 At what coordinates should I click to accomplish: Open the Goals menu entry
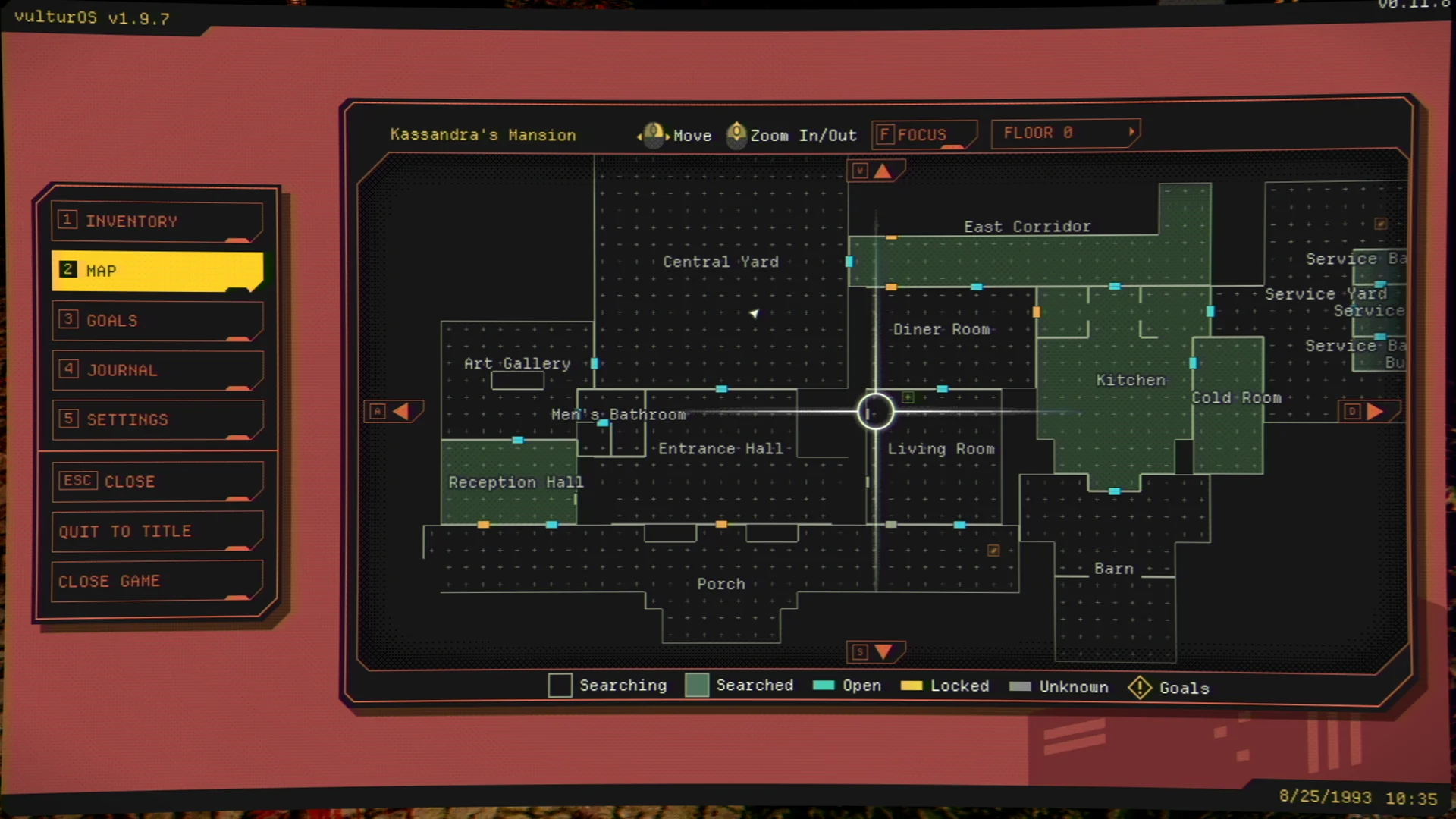click(157, 321)
